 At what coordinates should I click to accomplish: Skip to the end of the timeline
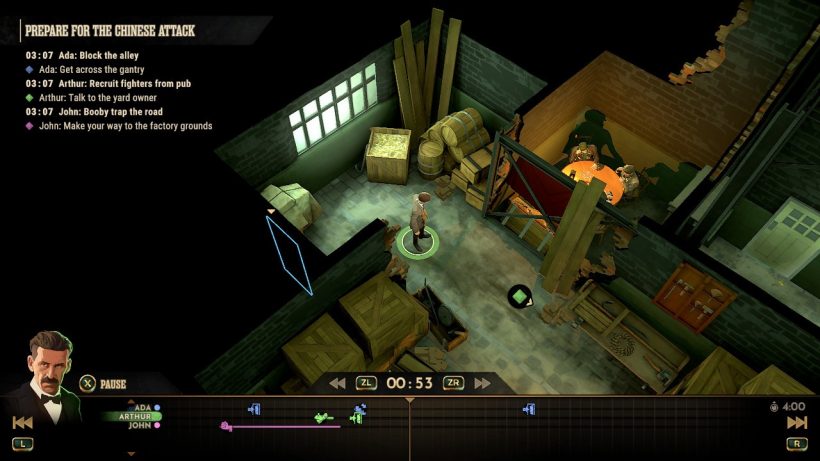[x=796, y=423]
